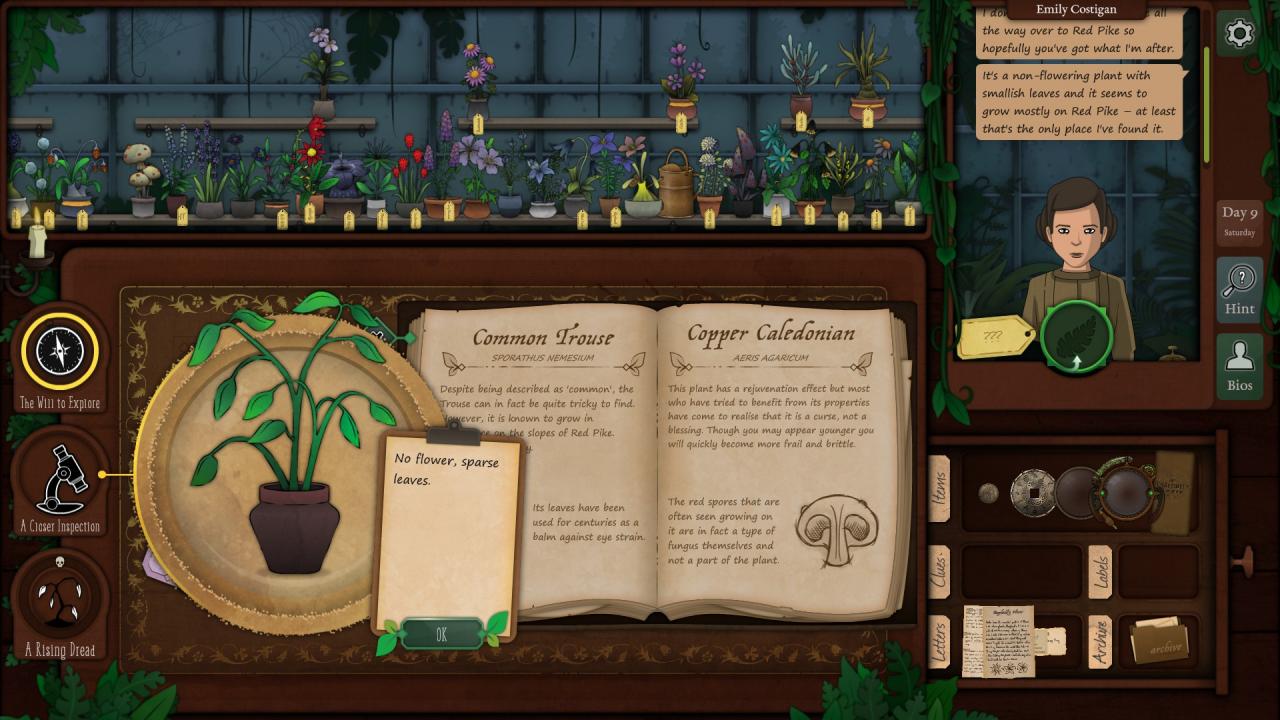Confirm the clipboard note with OK
This screenshot has width=1280, height=720.
point(441,634)
